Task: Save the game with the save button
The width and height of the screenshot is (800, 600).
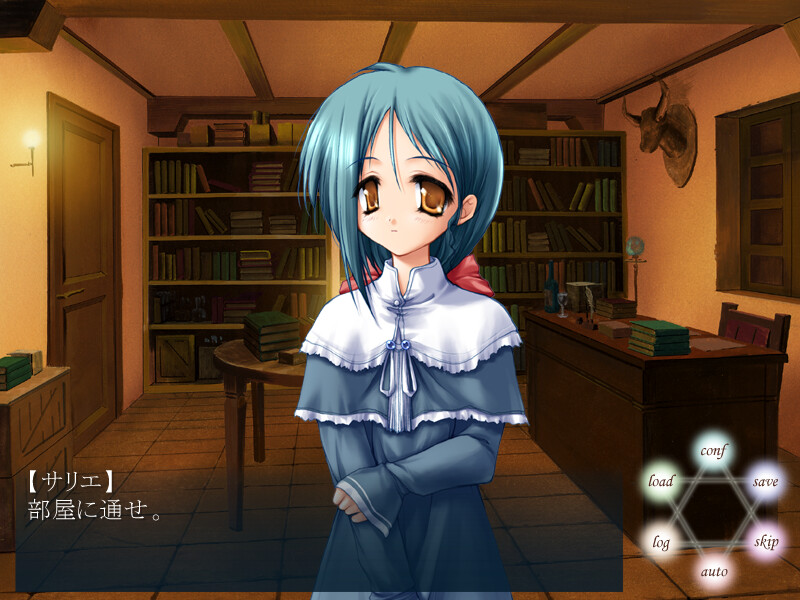Action: pos(765,481)
